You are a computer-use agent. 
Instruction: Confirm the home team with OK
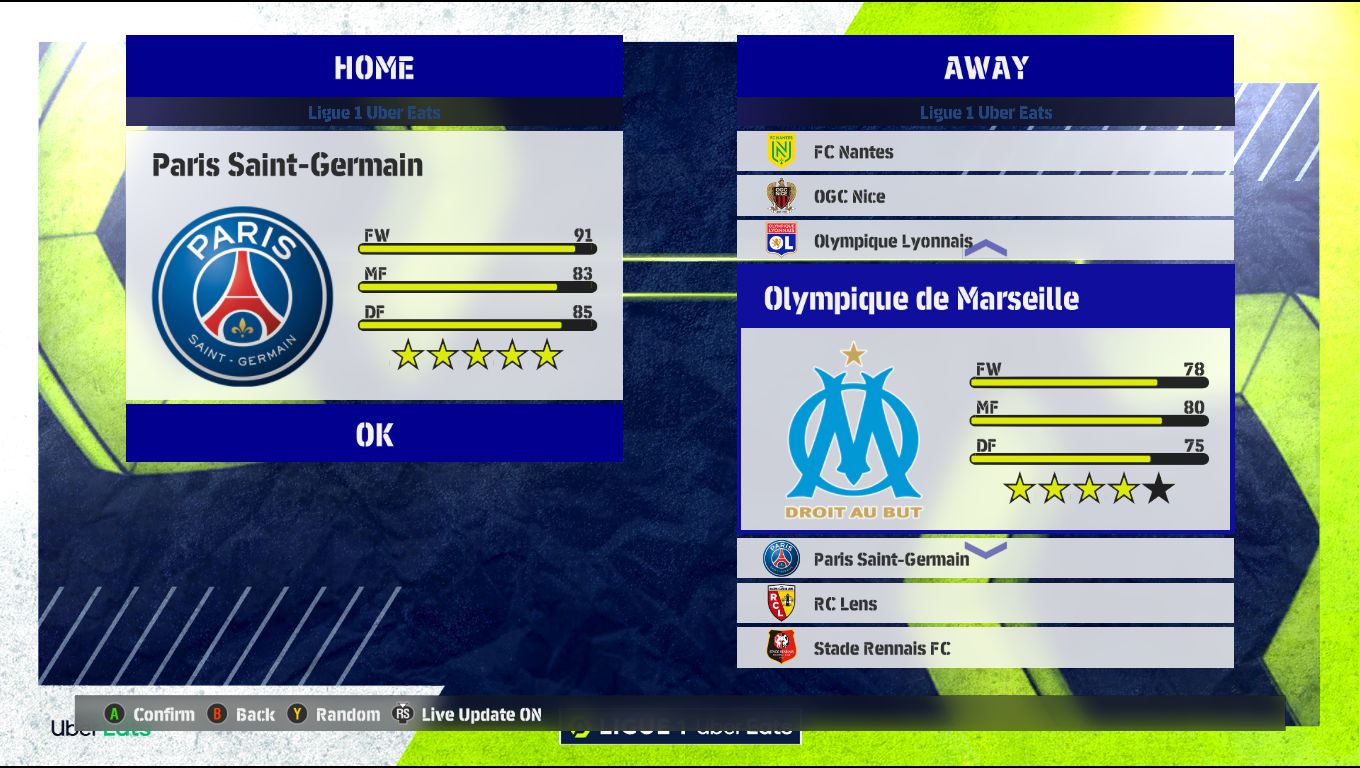click(374, 434)
